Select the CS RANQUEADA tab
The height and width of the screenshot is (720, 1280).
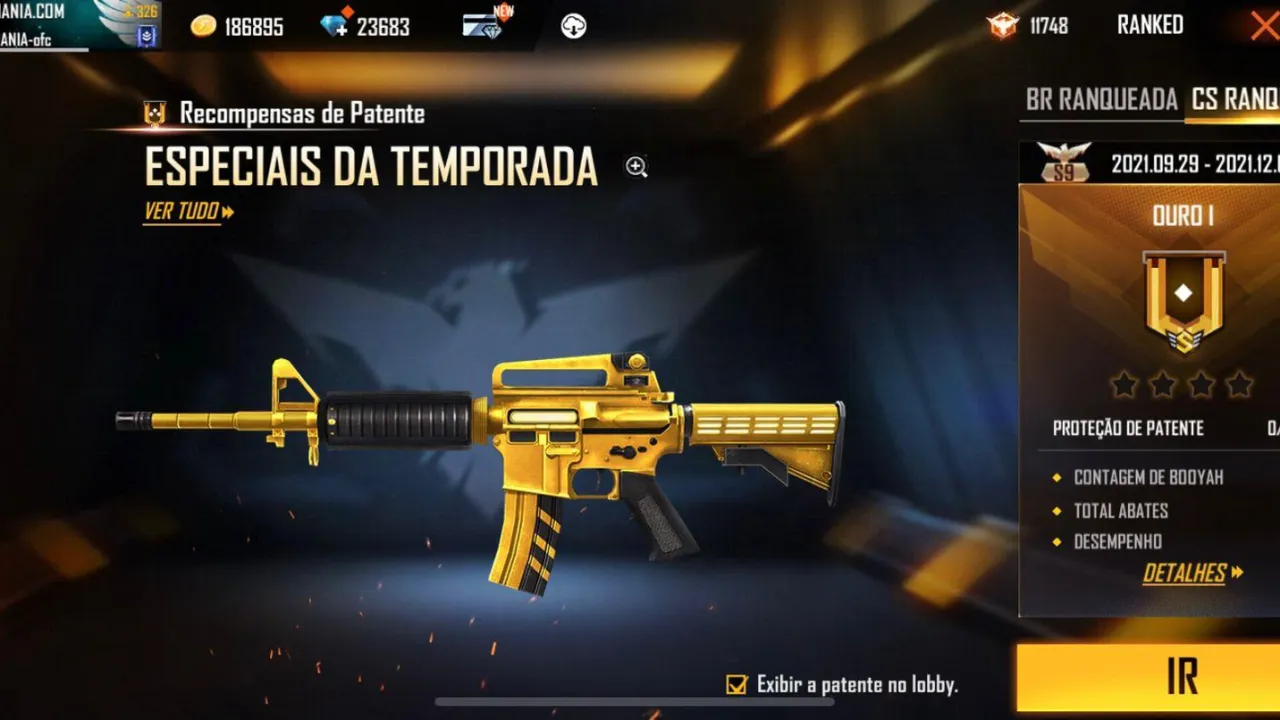click(1237, 101)
